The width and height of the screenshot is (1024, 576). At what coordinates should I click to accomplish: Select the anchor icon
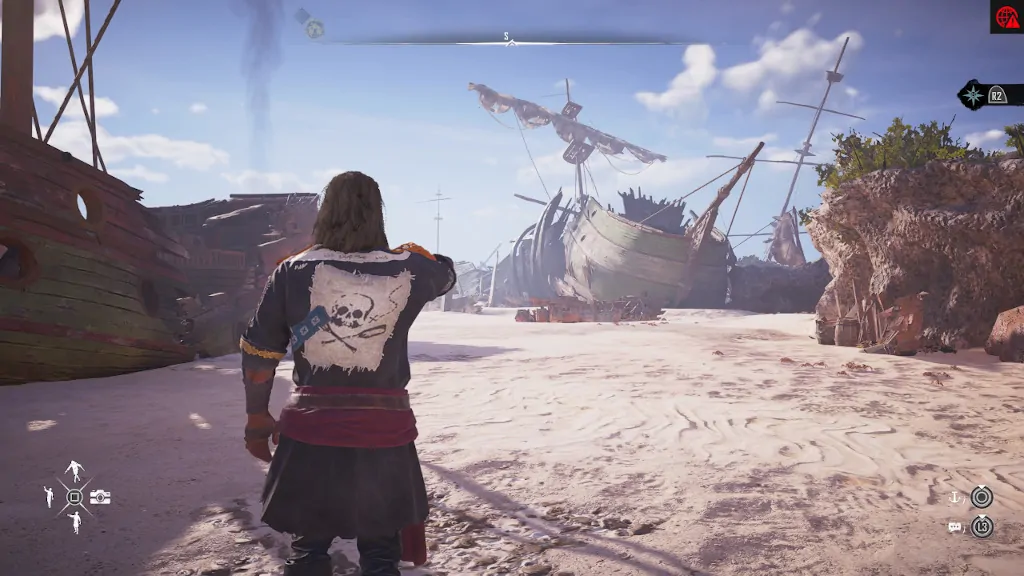954,497
